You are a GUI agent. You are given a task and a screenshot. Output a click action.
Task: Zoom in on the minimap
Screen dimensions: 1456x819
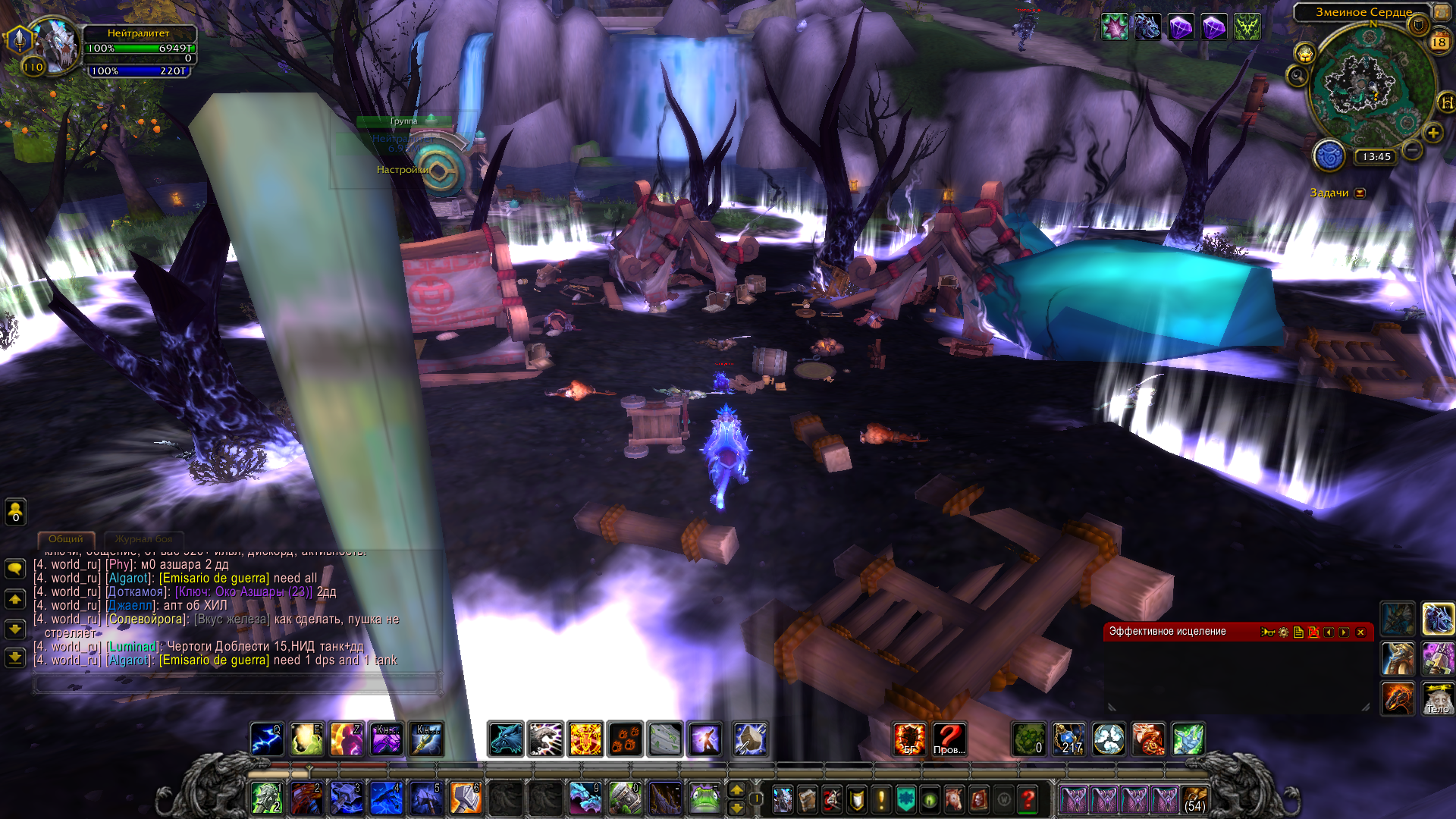click(1432, 133)
